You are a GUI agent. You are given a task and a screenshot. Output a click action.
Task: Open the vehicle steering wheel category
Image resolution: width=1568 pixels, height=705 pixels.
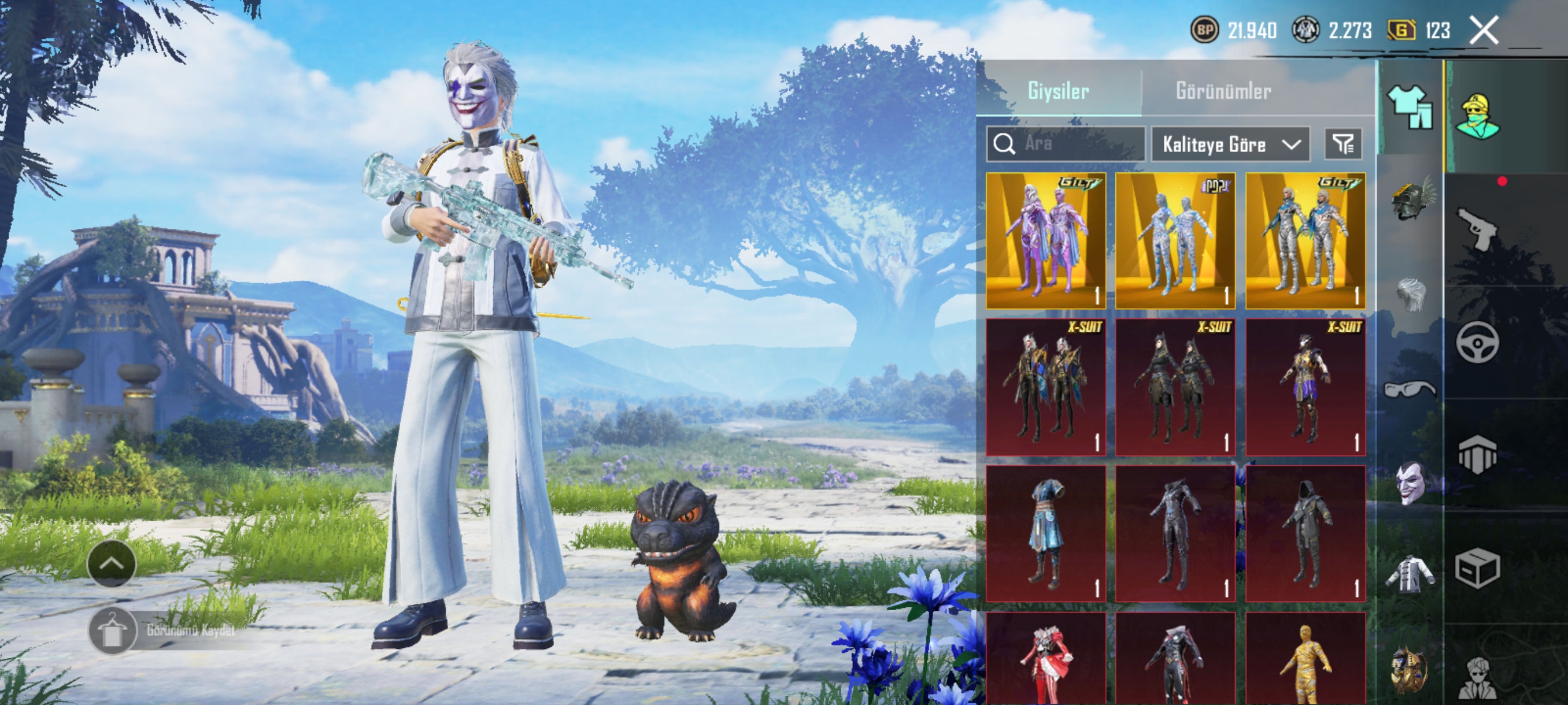1477,343
